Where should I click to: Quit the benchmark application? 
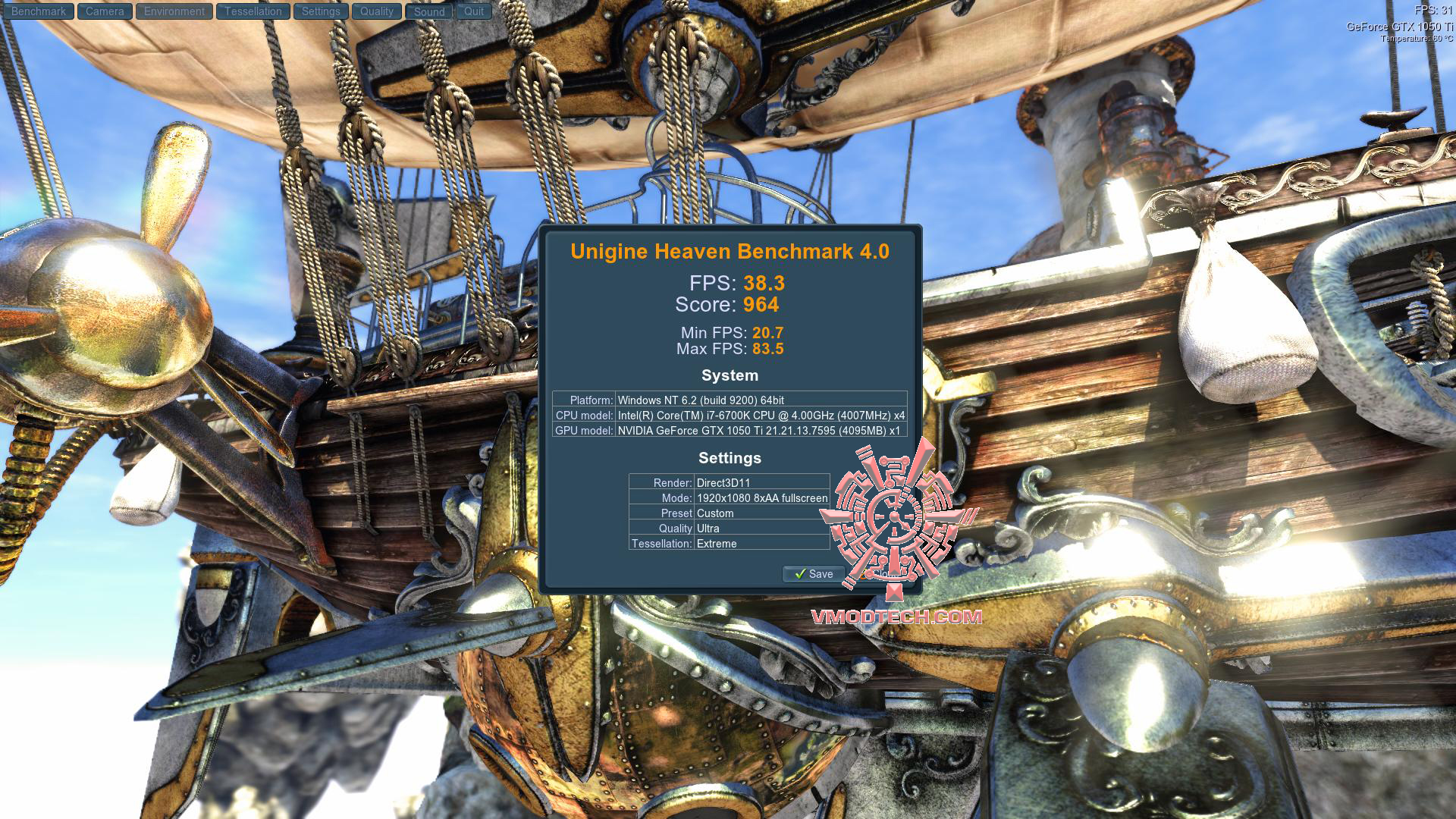(x=474, y=11)
